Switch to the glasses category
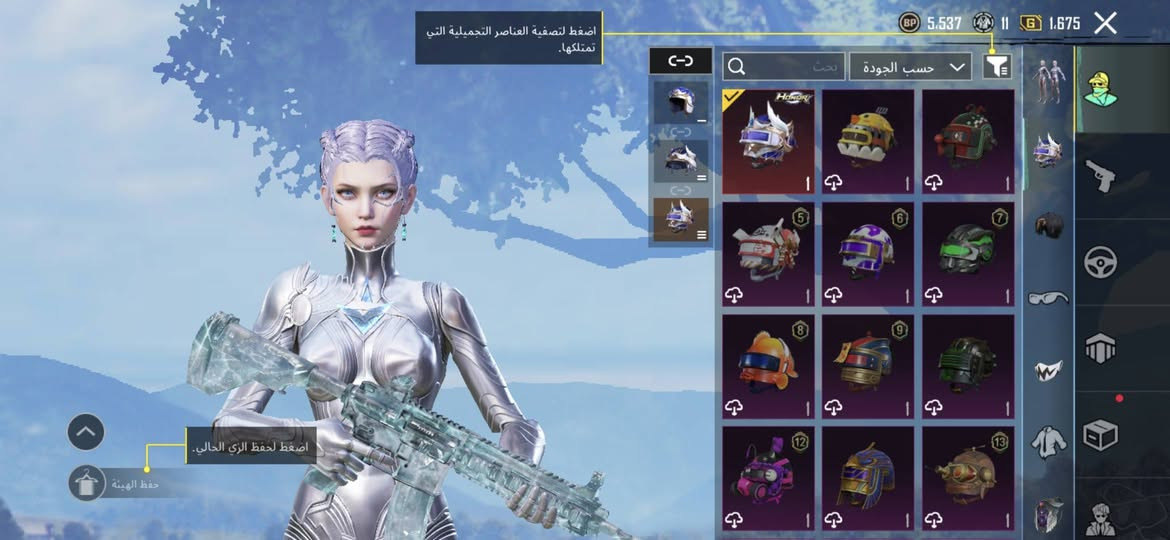Viewport: 1170px width, 540px height. [x=1048, y=297]
